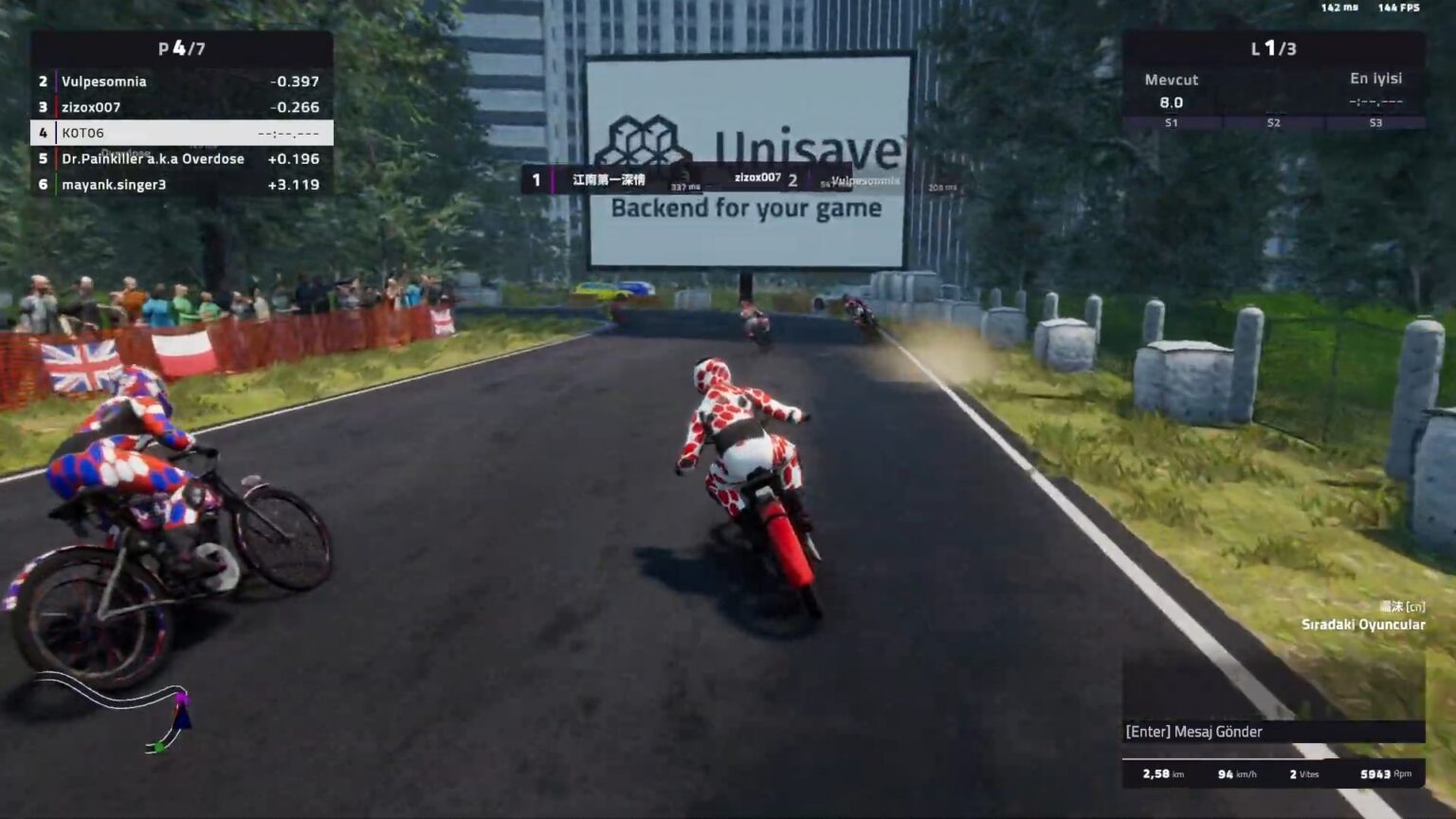Screen dimensions: 1456x819
Task: Click the 2,58 km distance indicator
Action: [1164, 774]
